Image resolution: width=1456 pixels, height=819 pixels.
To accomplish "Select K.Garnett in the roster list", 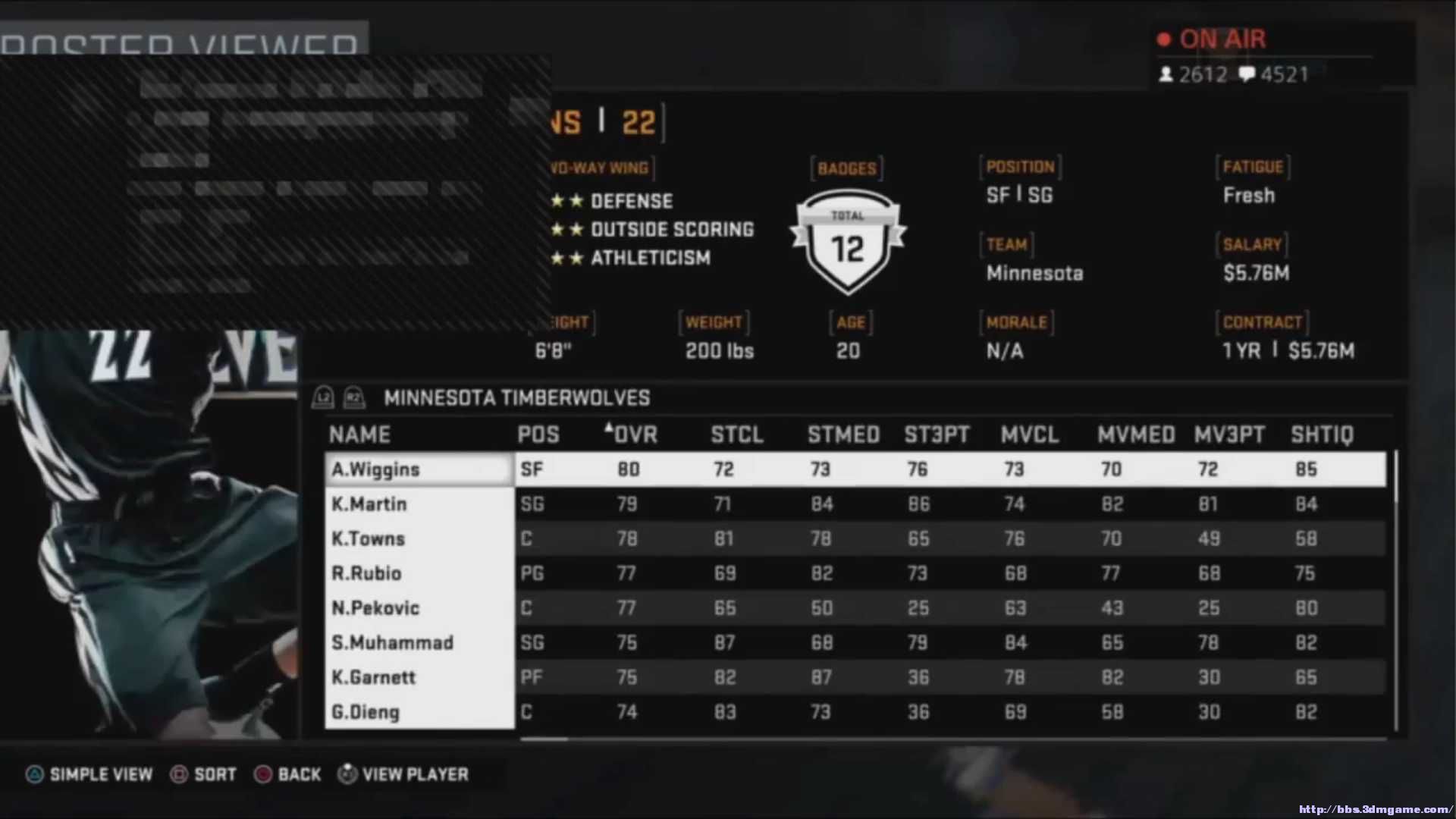I will click(373, 677).
